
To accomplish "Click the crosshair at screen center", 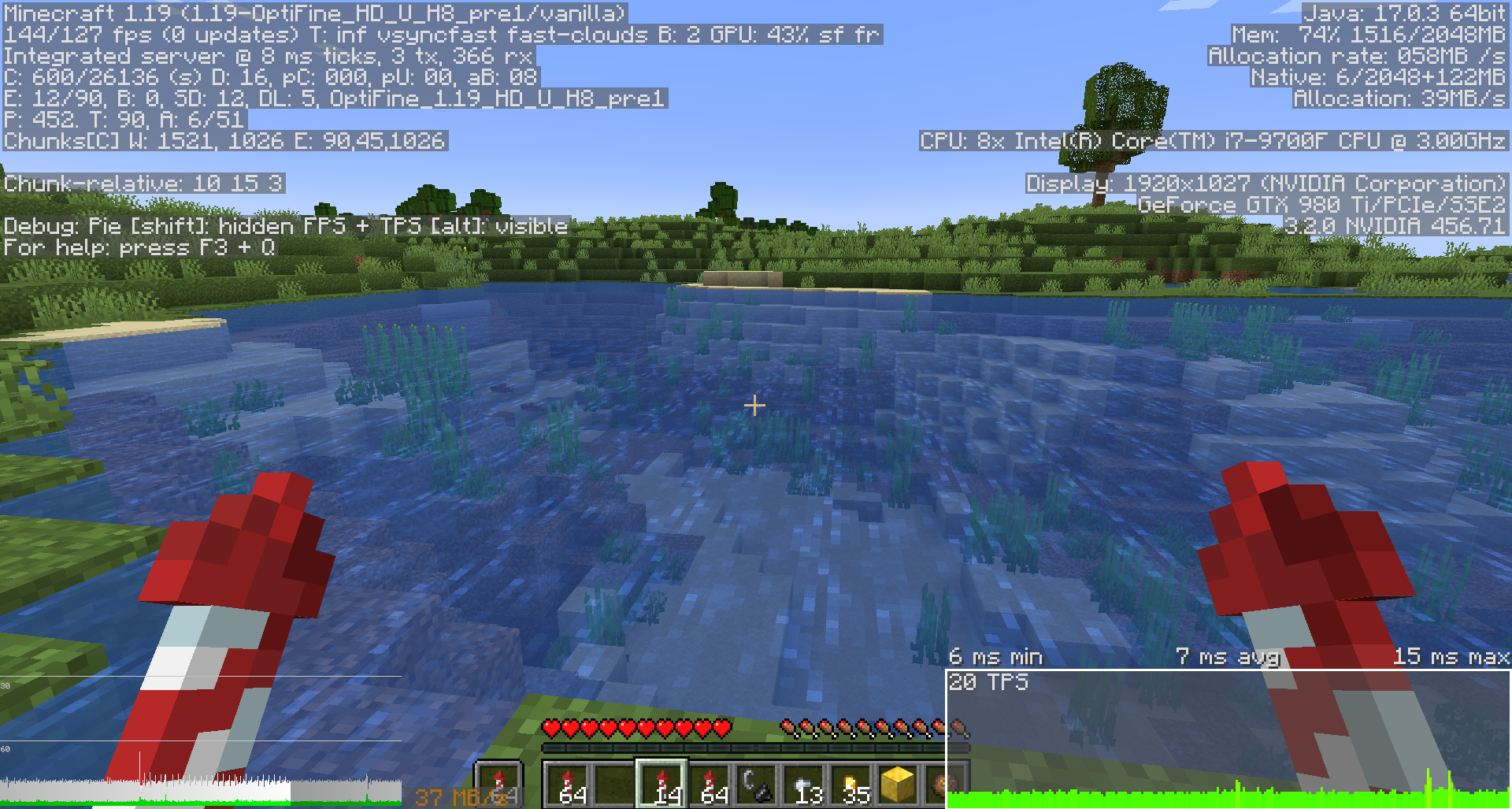I will tap(754, 405).
